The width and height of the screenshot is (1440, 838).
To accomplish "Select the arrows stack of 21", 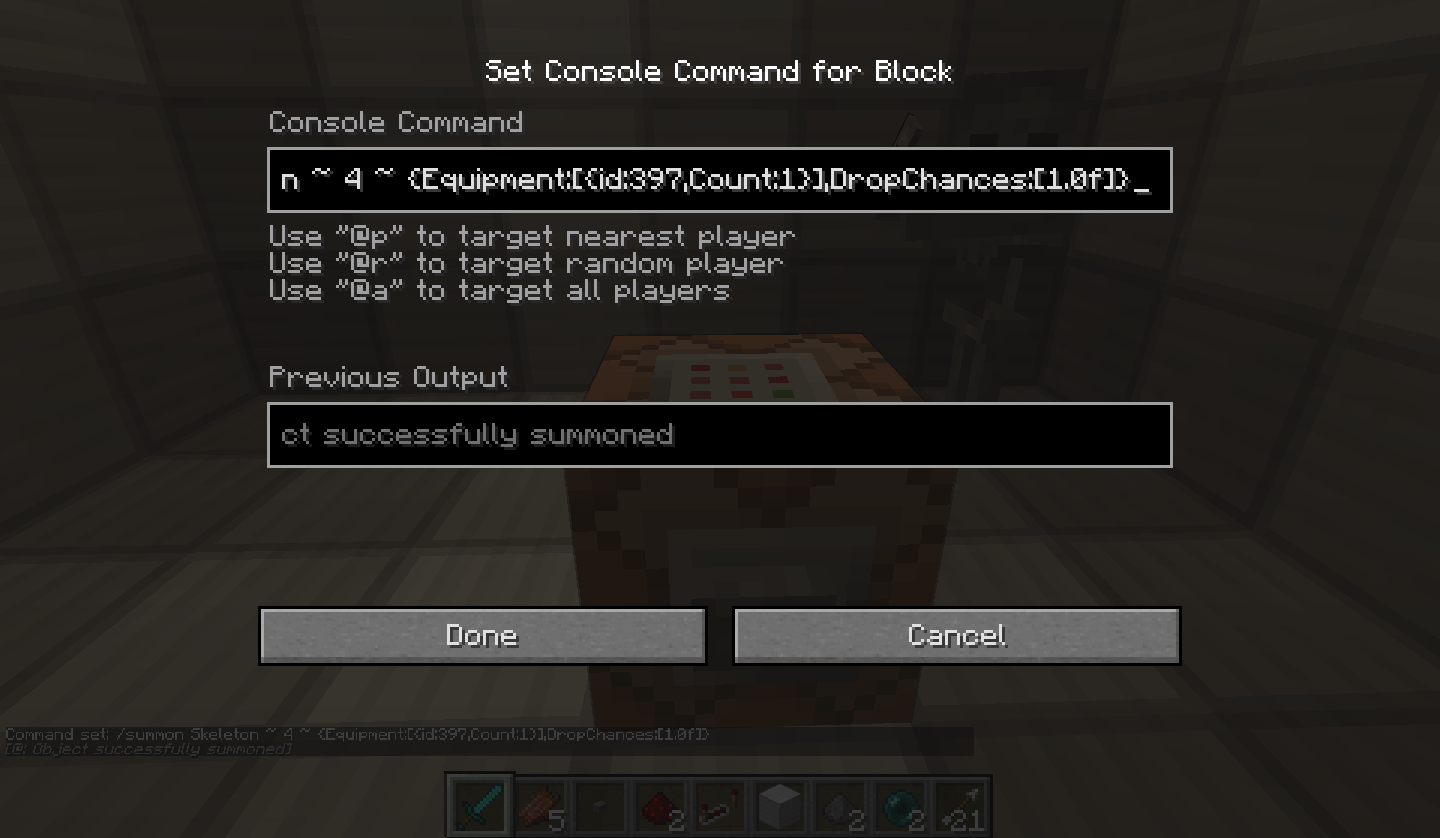I will (x=958, y=803).
